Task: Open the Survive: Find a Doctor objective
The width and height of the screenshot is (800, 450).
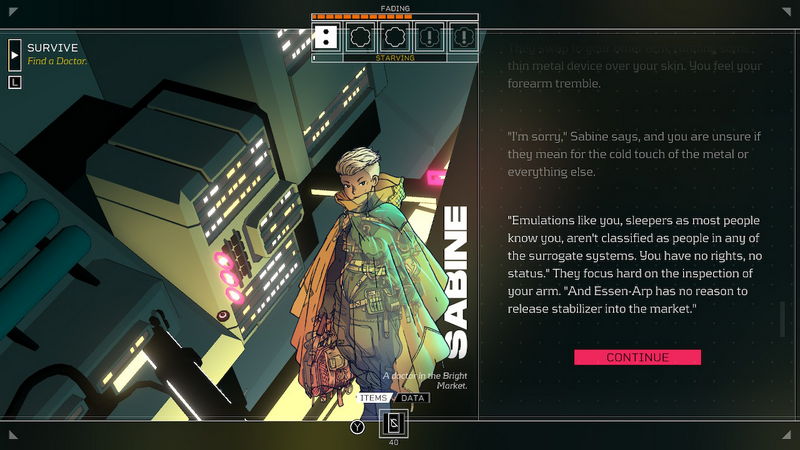Action: click(57, 54)
